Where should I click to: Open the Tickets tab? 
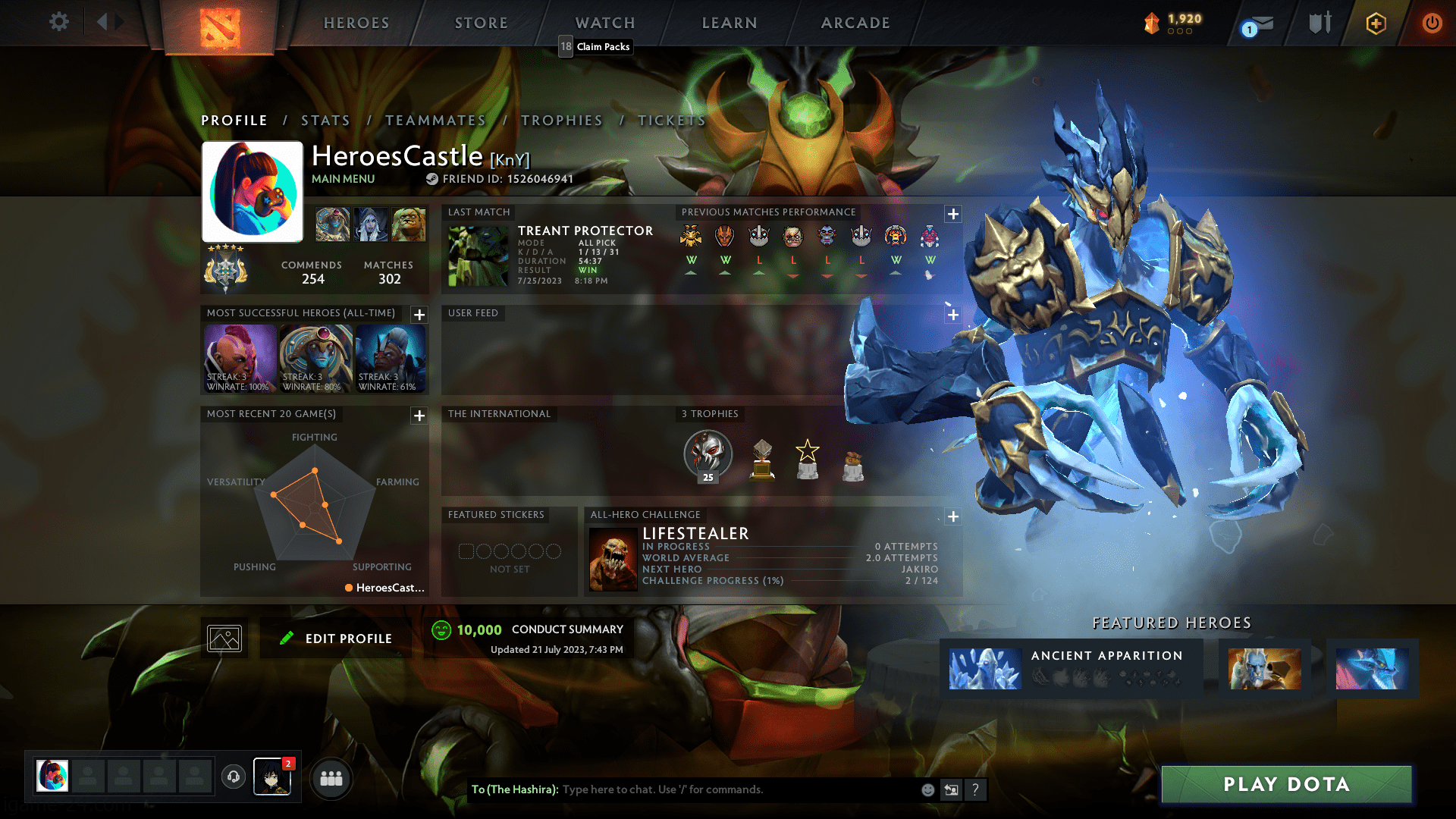click(671, 121)
